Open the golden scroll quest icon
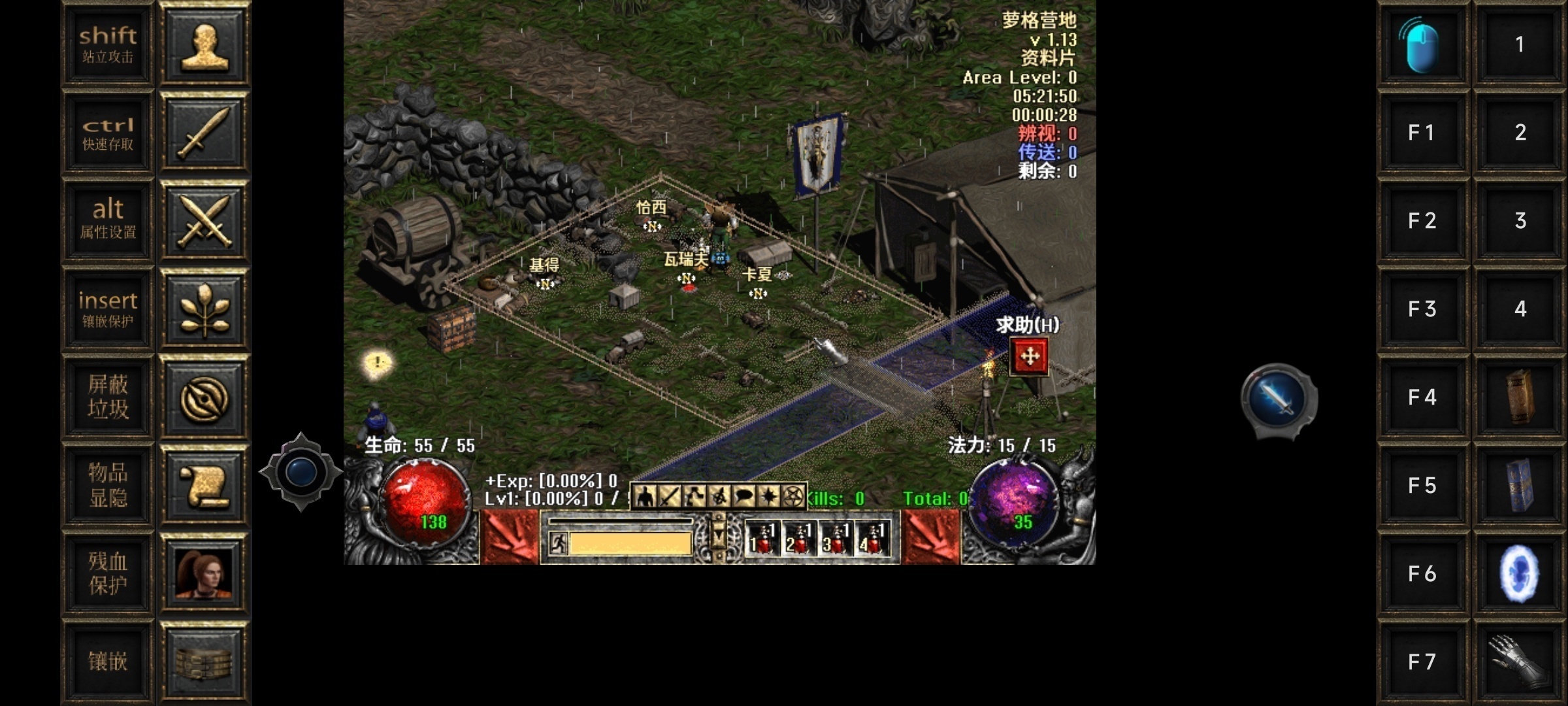 click(204, 485)
